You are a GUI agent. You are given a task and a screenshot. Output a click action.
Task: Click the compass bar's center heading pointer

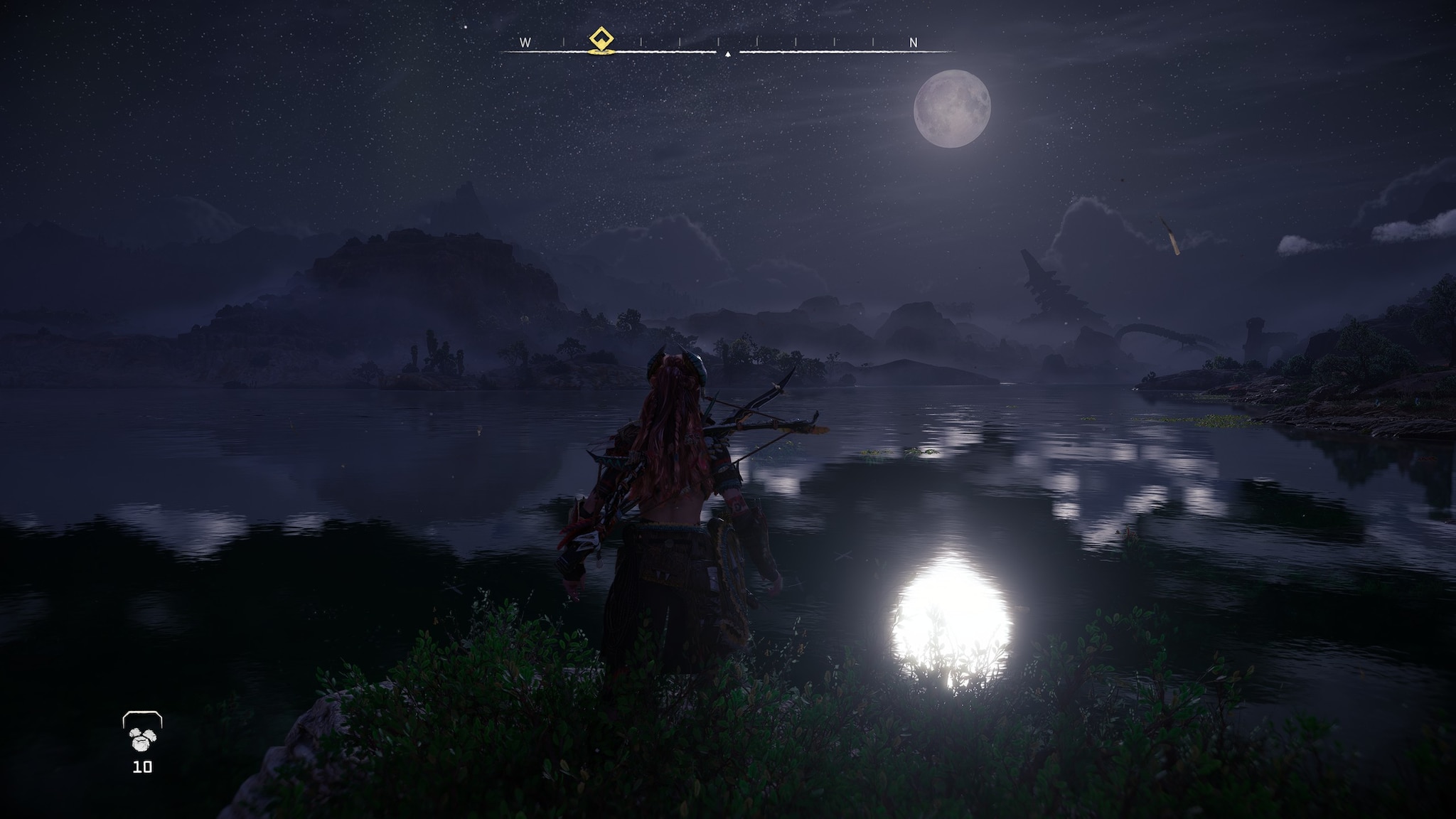(727, 53)
